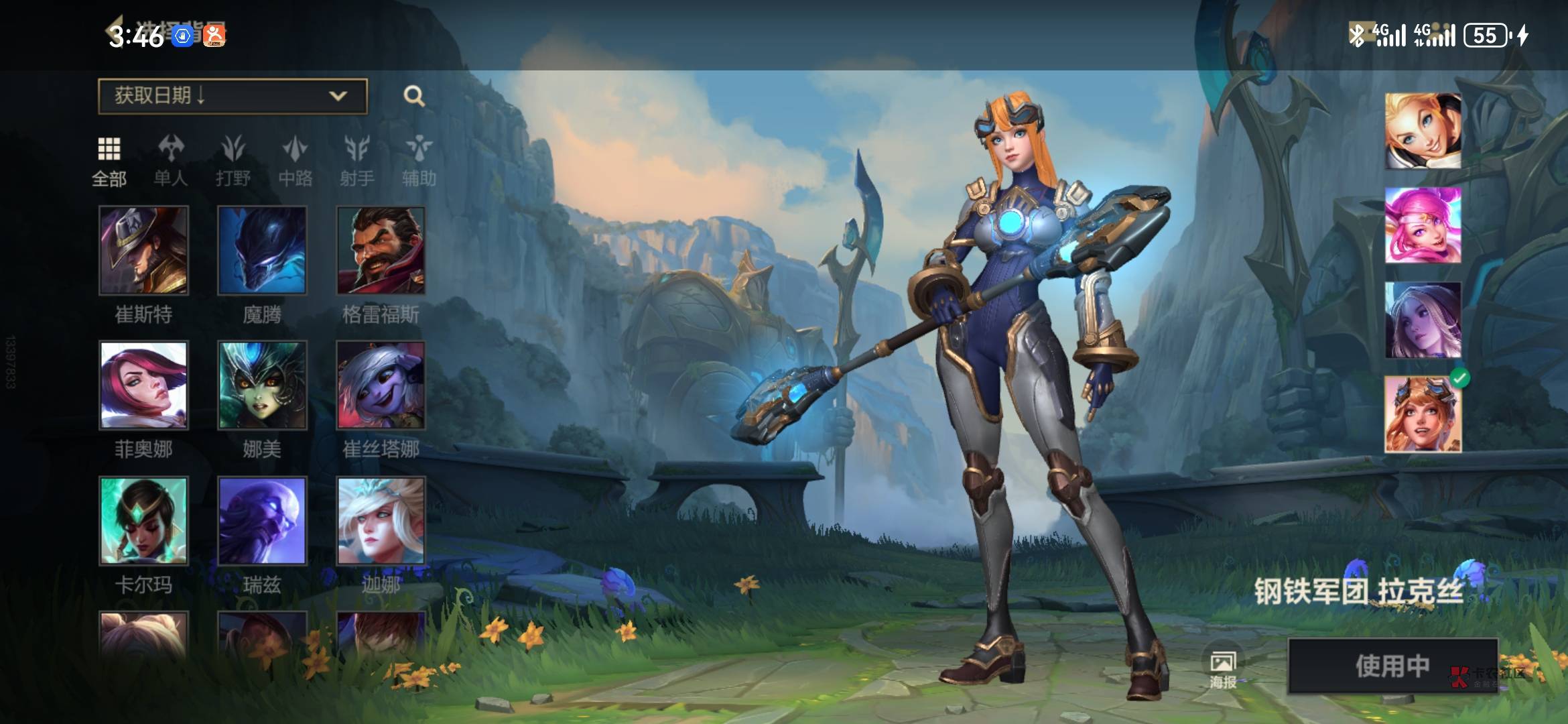This screenshot has height=724, width=1568.
Task: Show only 打野 champions
Action: tap(233, 160)
